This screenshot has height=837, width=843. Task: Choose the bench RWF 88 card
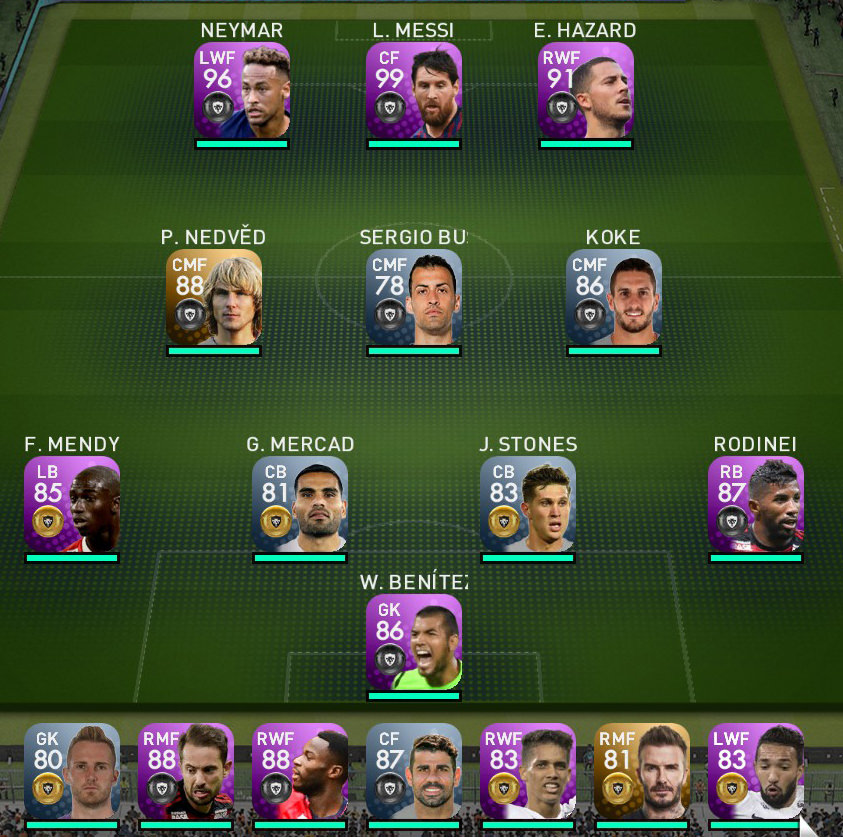[300, 771]
